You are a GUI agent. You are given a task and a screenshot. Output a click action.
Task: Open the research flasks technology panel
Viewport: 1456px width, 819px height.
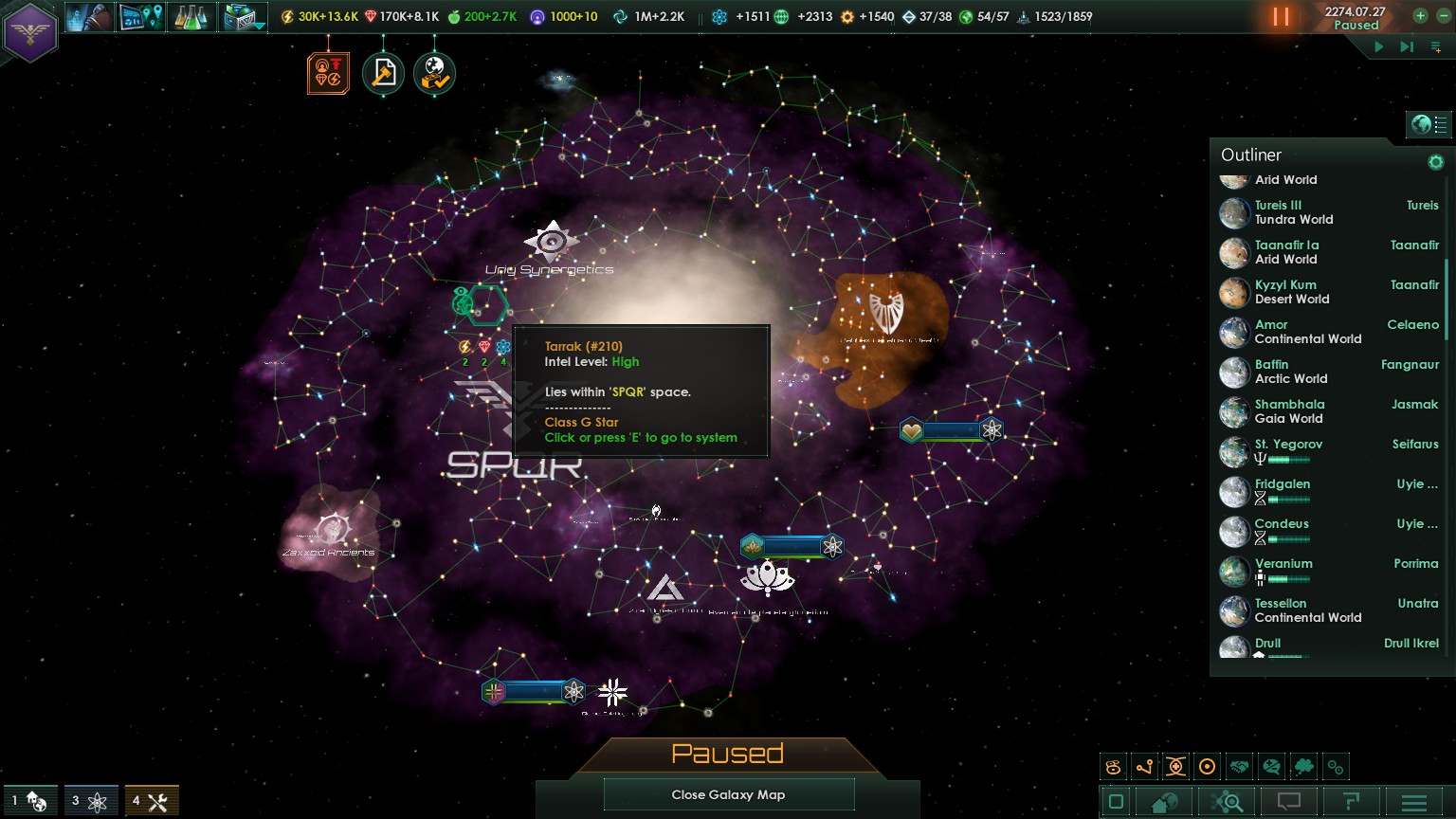click(x=191, y=17)
